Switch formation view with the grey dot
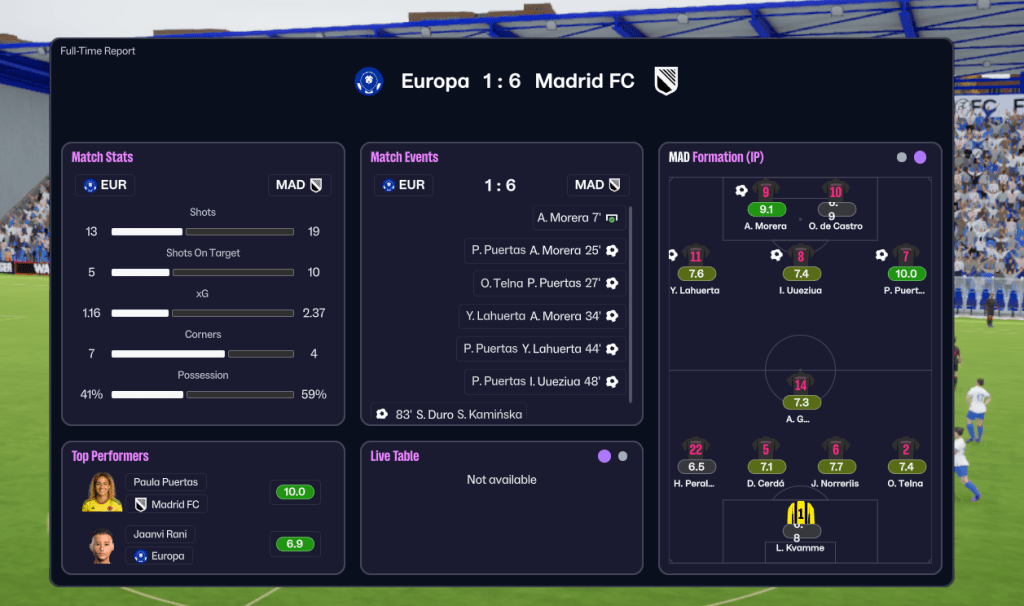Image resolution: width=1024 pixels, height=606 pixels. click(902, 157)
